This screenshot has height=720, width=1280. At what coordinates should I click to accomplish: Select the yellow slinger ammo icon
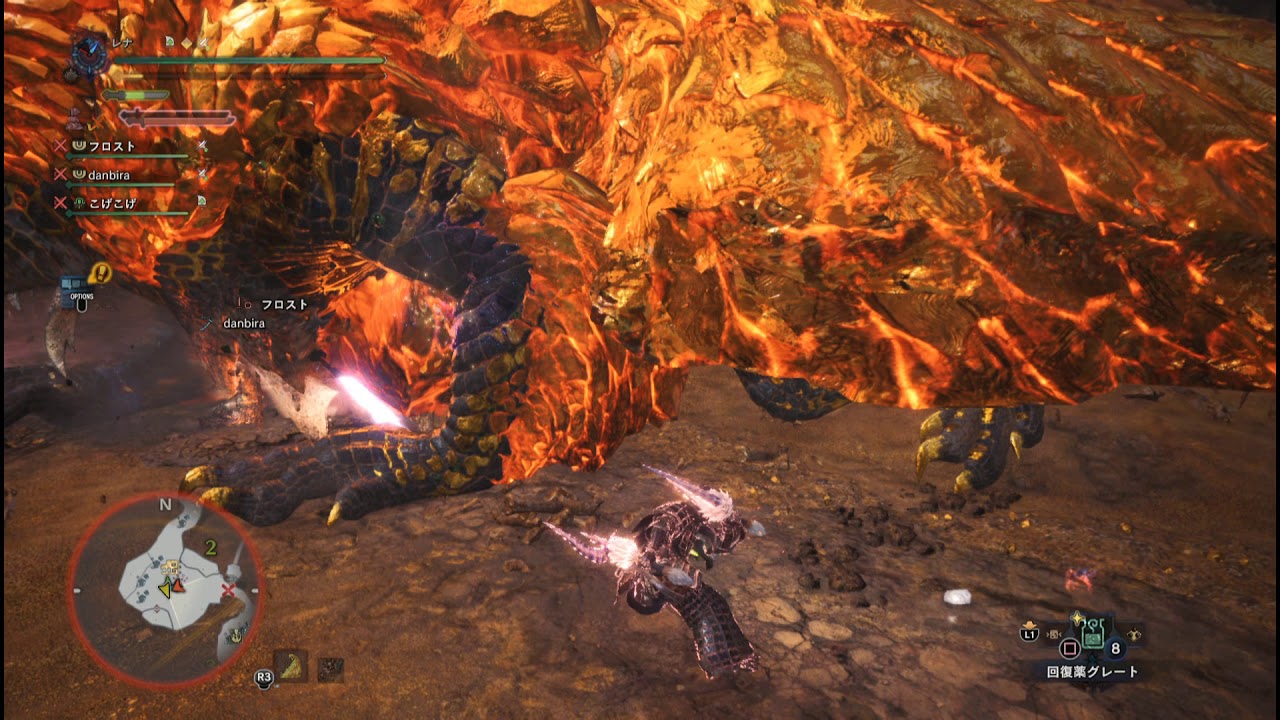pos(291,665)
